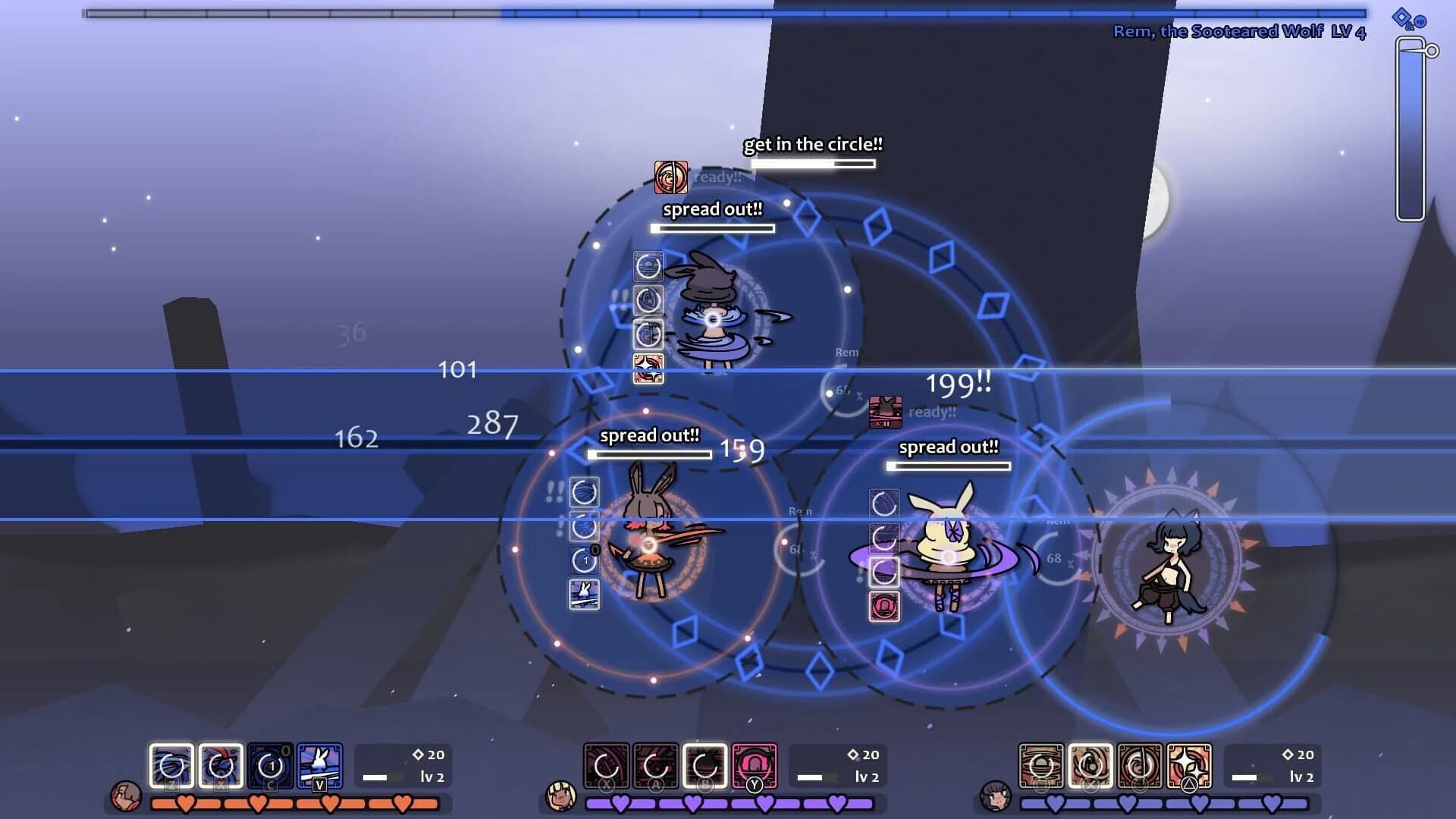Click the get in the circle!! warning text
This screenshot has width=1456, height=819.
coord(811,143)
